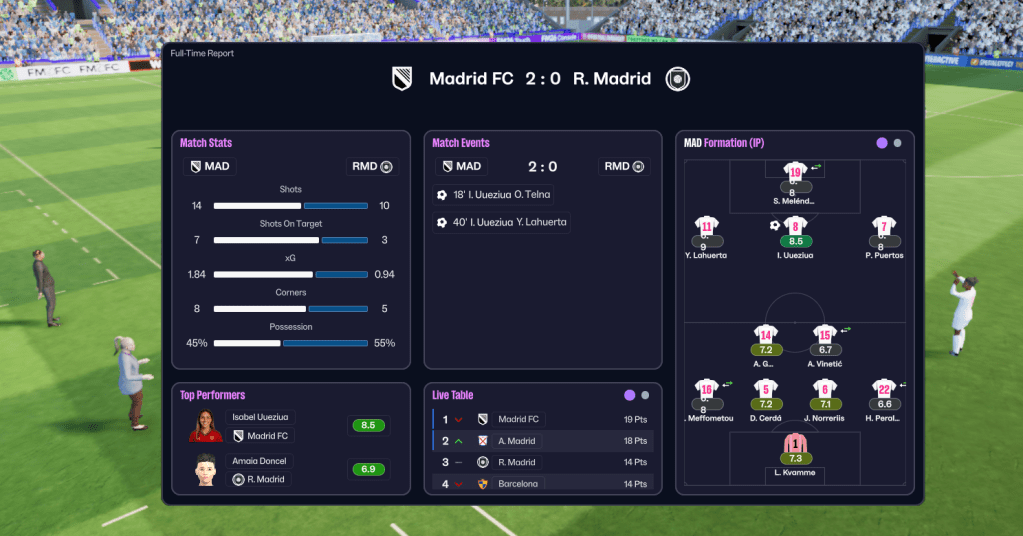This screenshot has width=1023, height=536.
Task: Click the MAD team badge in Match Stats
Action: coord(195,166)
